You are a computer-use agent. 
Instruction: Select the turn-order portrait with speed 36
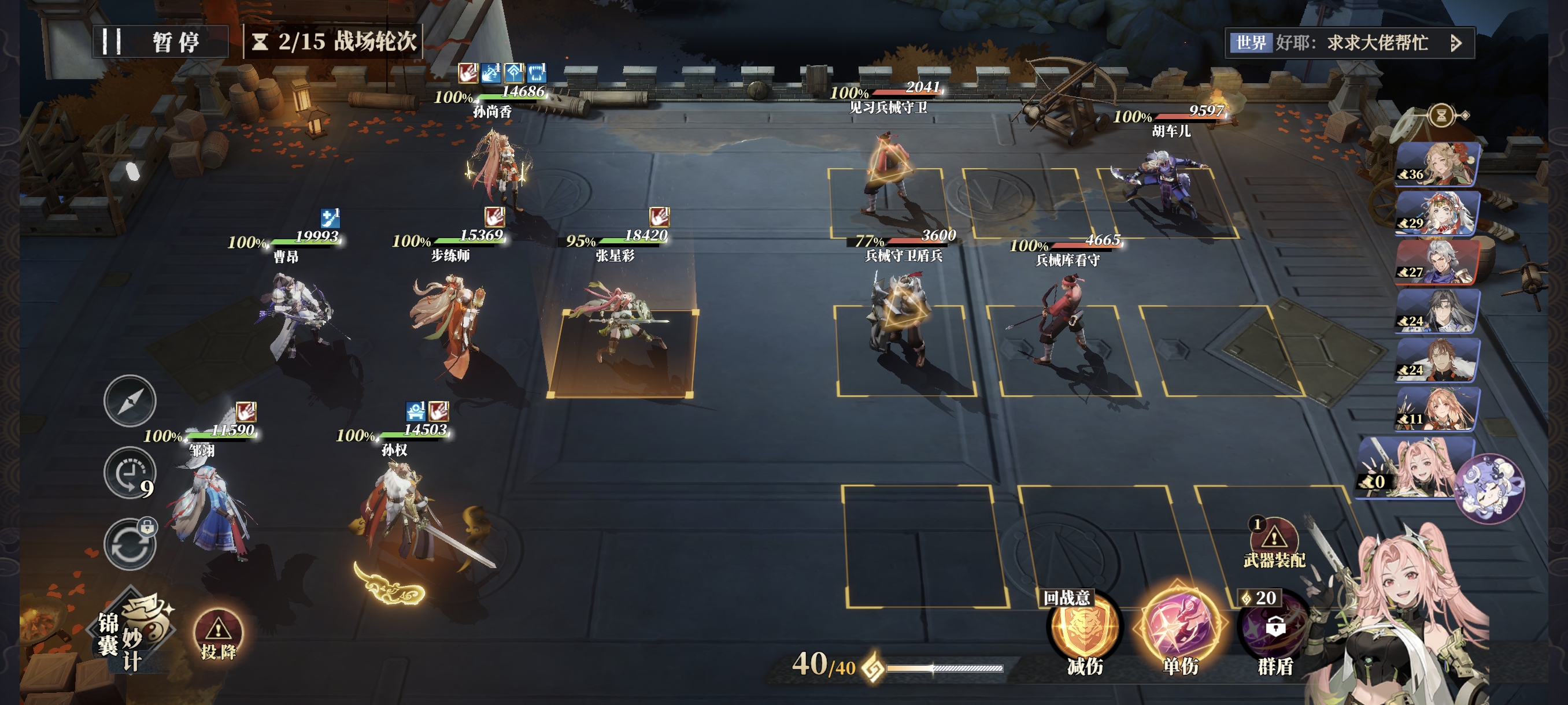[1437, 164]
